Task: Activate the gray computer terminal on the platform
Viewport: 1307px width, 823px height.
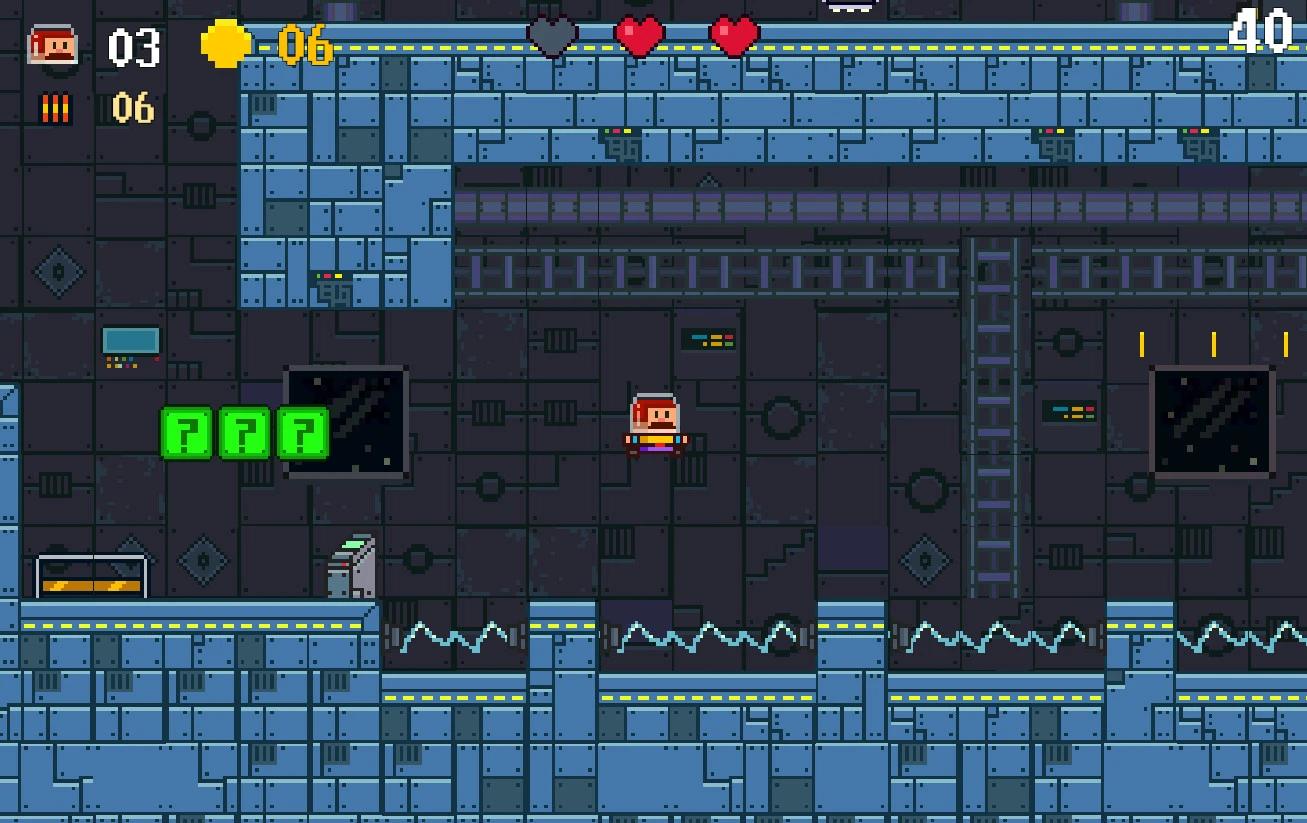Action: pyautogui.click(x=350, y=565)
